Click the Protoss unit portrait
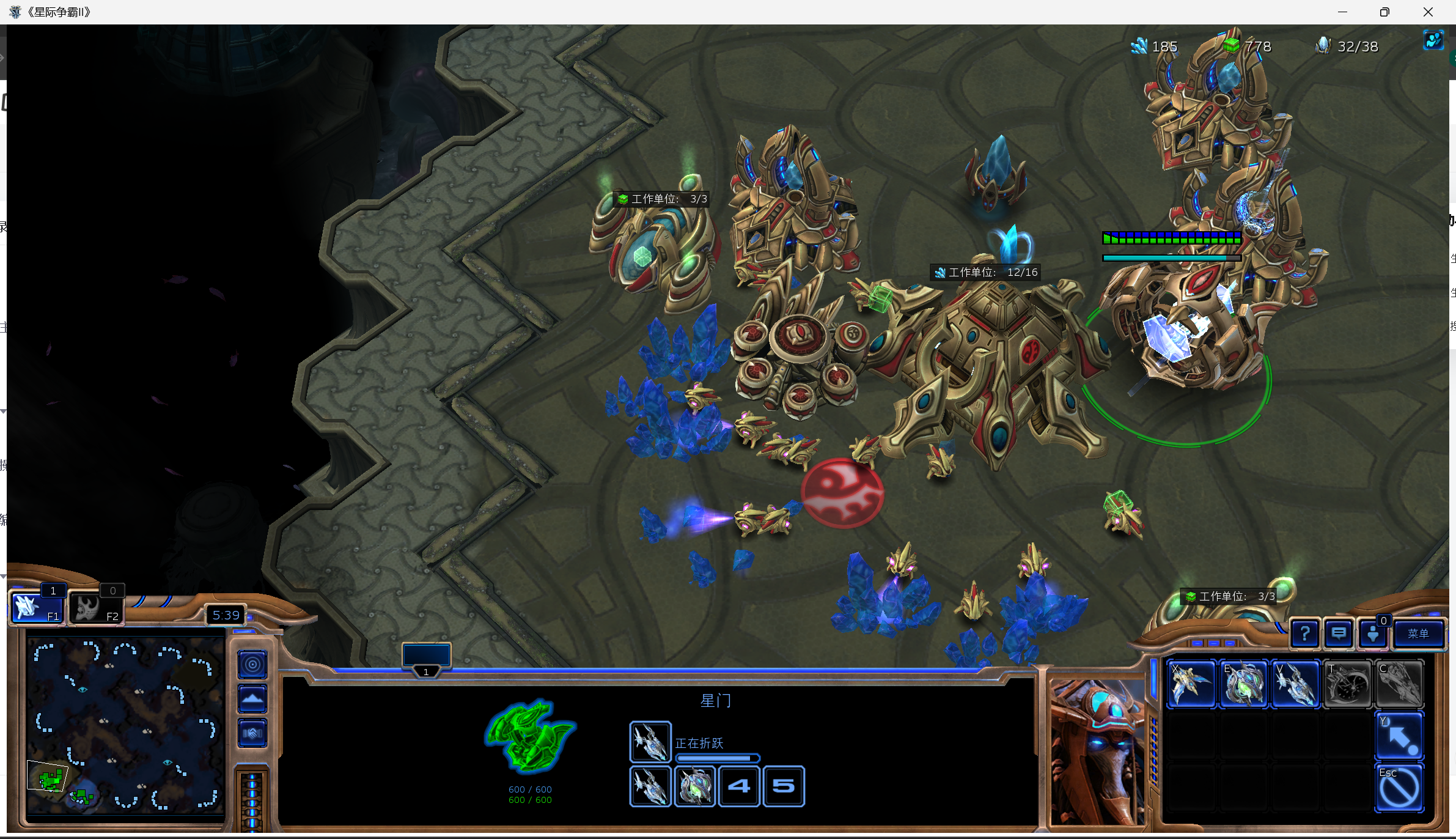Viewport: 1456px width, 839px height. [1097, 751]
